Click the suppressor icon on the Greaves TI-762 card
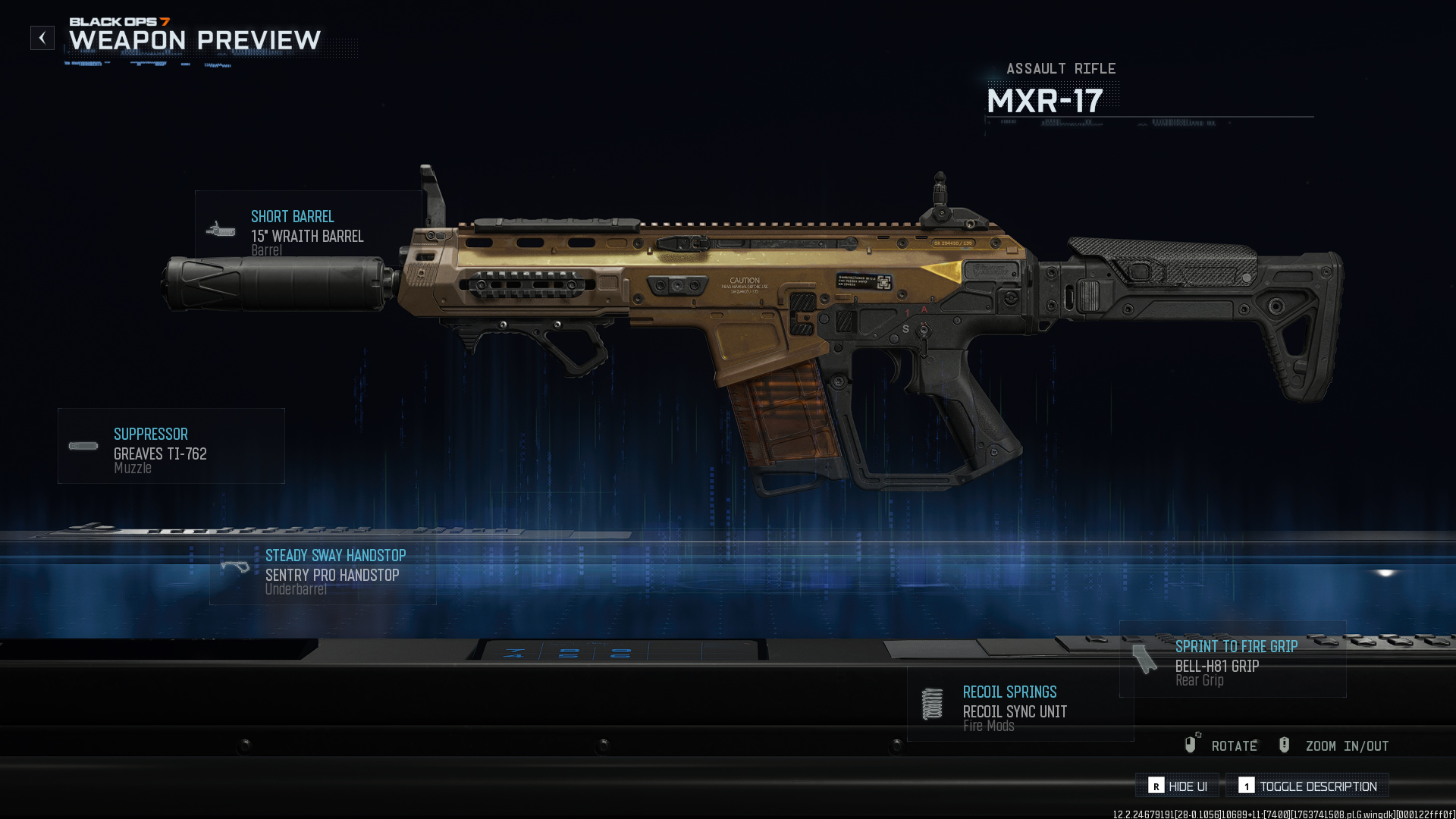Viewport: 1456px width, 819px height. [81, 446]
